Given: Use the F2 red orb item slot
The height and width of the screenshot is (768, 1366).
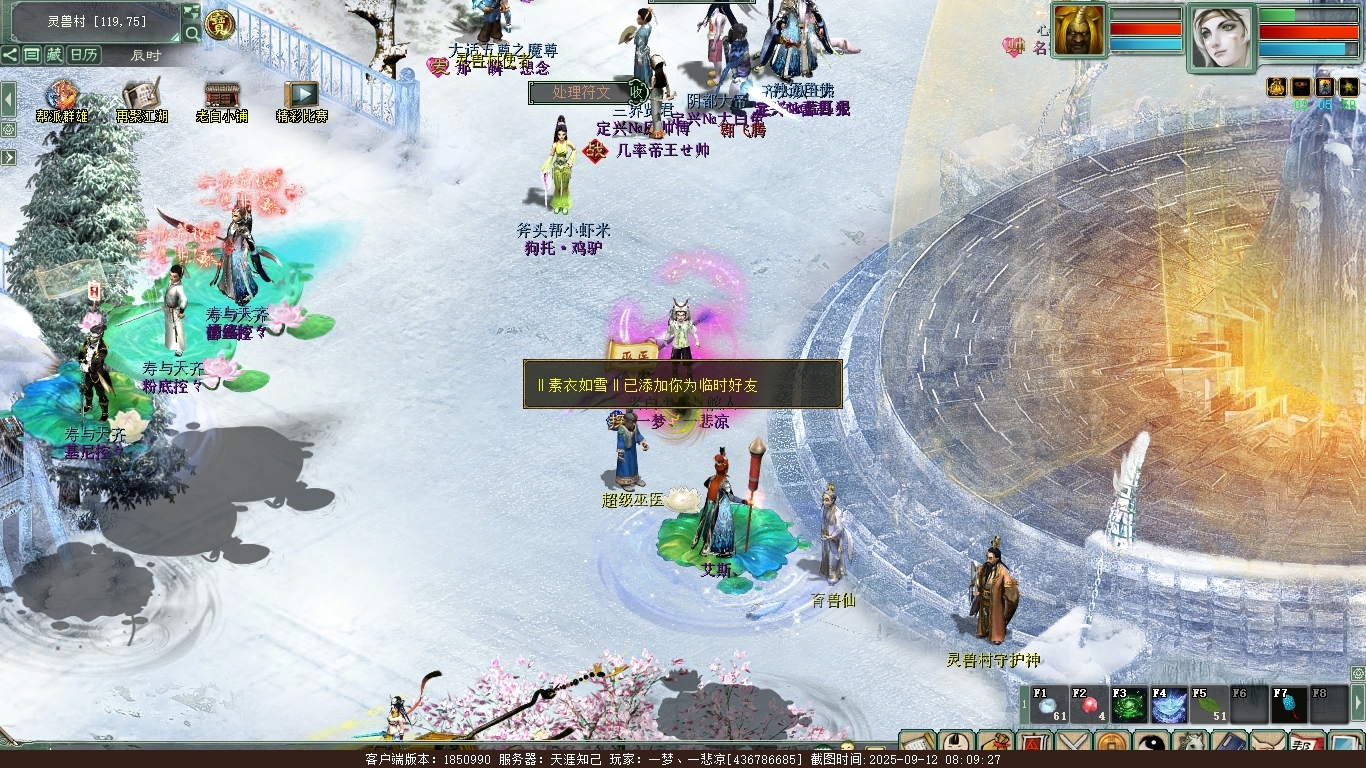Looking at the screenshot, I should (x=1089, y=704).
